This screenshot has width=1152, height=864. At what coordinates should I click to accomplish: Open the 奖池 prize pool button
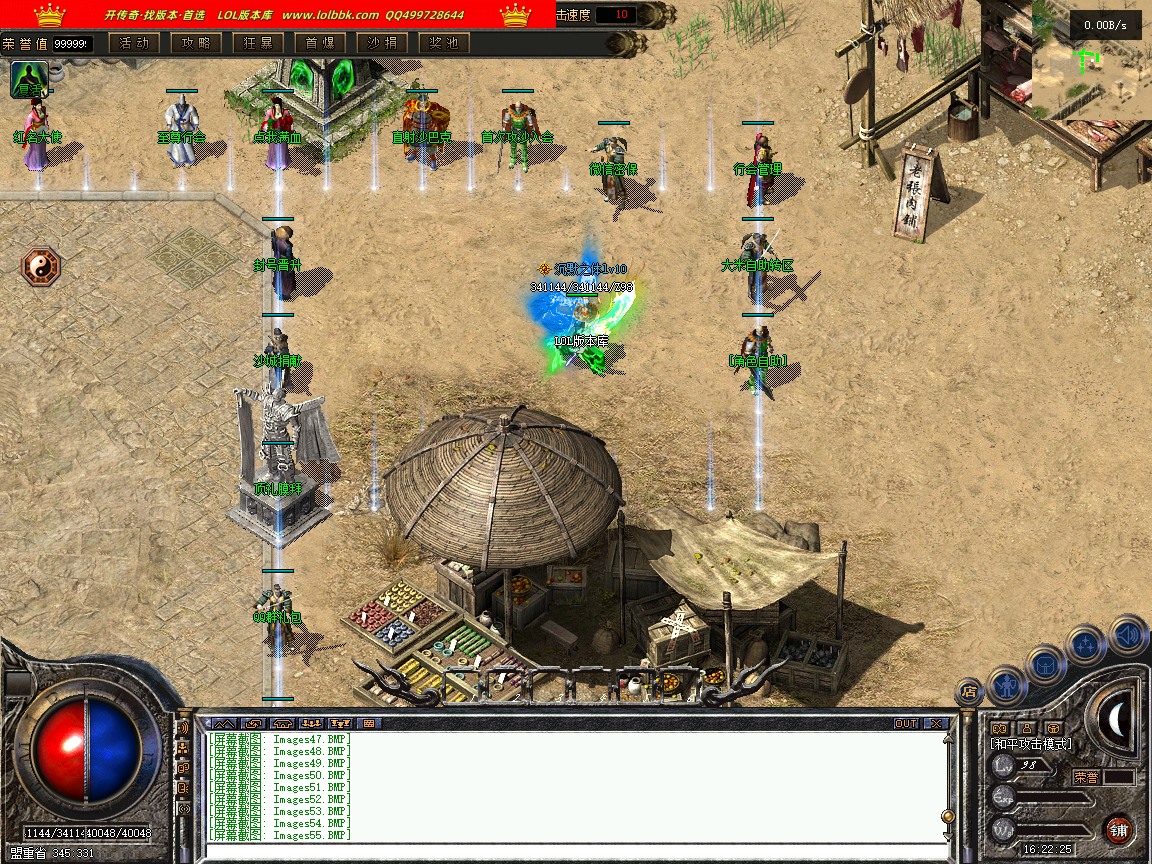pyautogui.click(x=444, y=43)
